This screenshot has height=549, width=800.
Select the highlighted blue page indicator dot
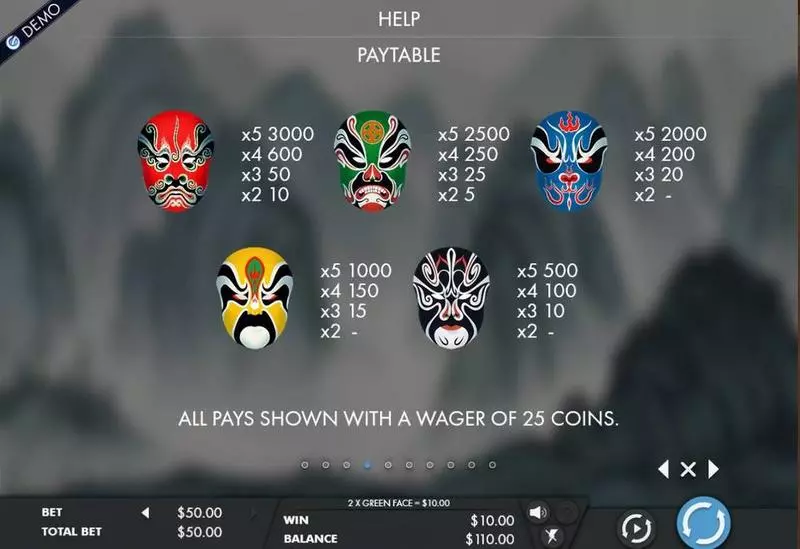coord(366,465)
